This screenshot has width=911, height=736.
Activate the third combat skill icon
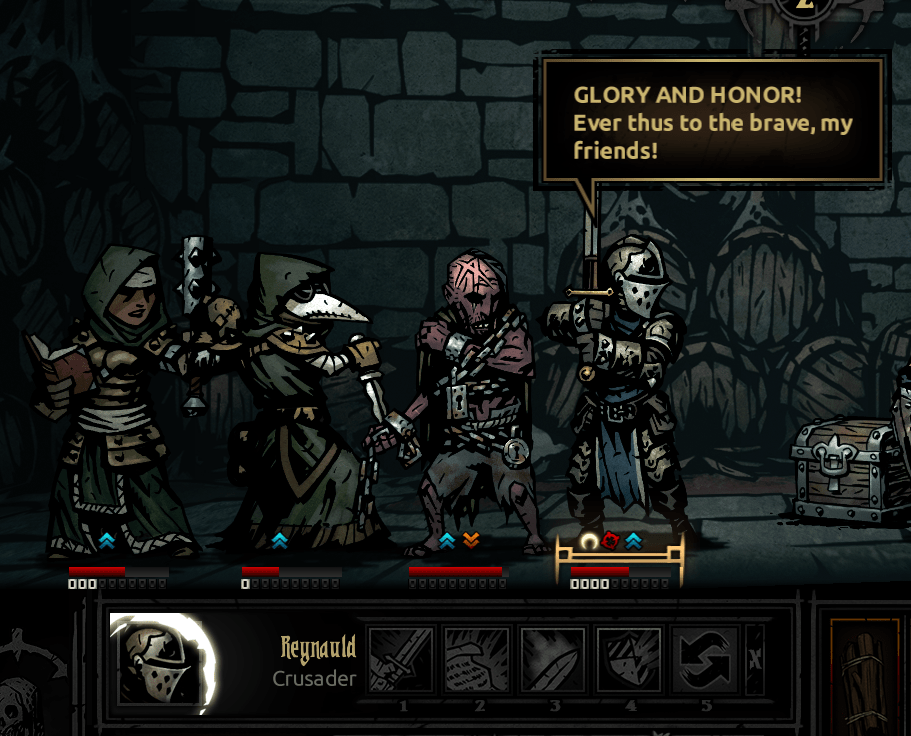click(552, 660)
